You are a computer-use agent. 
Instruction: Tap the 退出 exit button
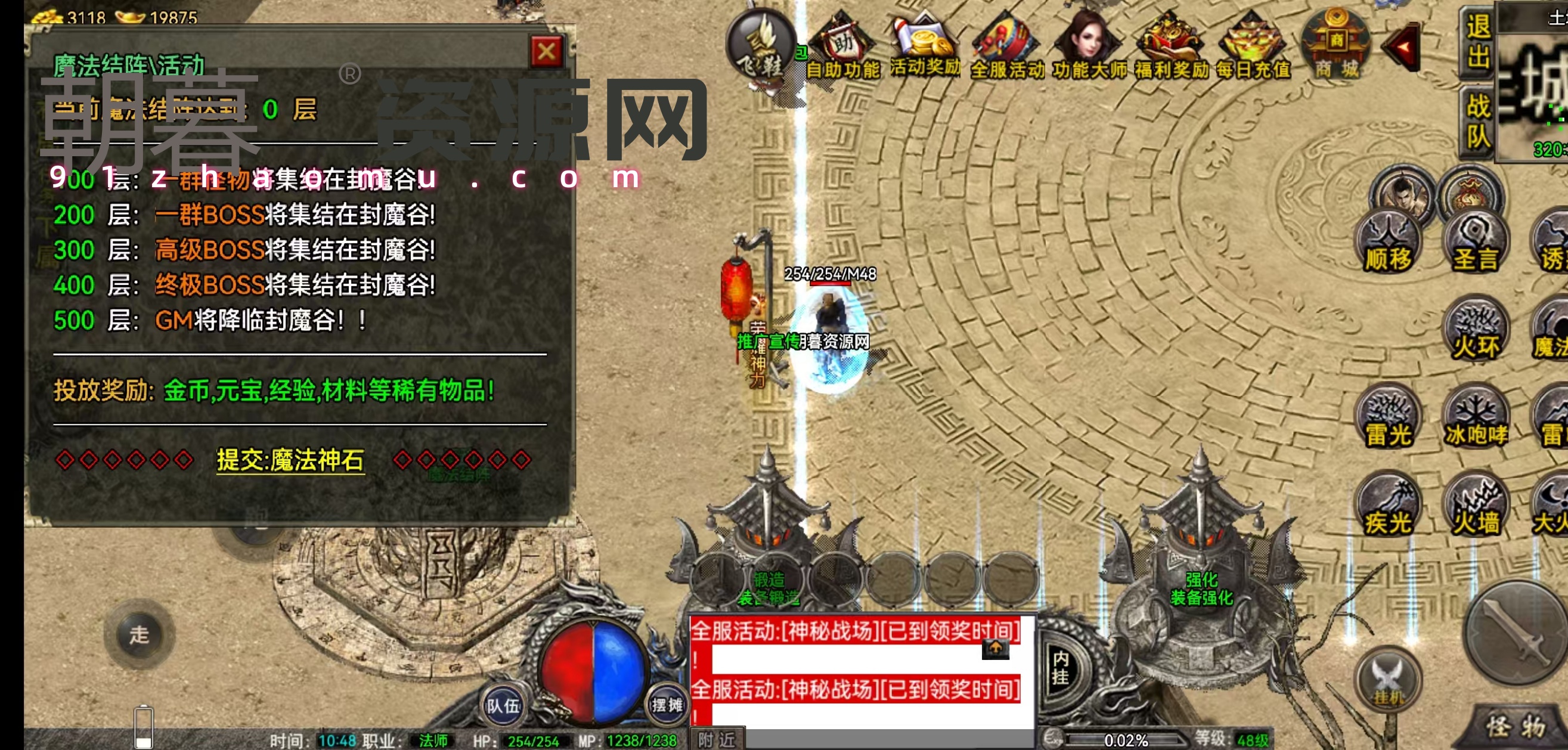tap(1477, 41)
